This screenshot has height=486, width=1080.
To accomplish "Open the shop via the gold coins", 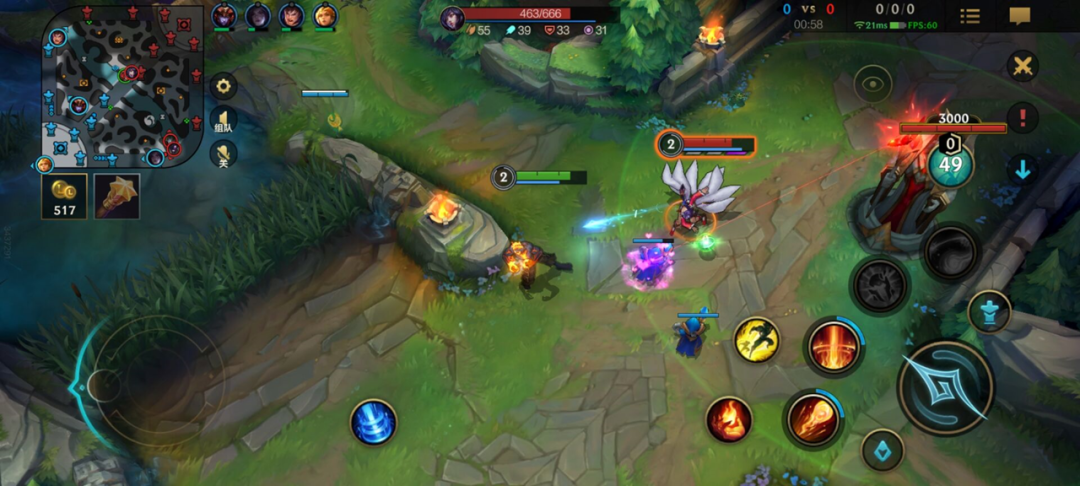I will pos(64,196).
